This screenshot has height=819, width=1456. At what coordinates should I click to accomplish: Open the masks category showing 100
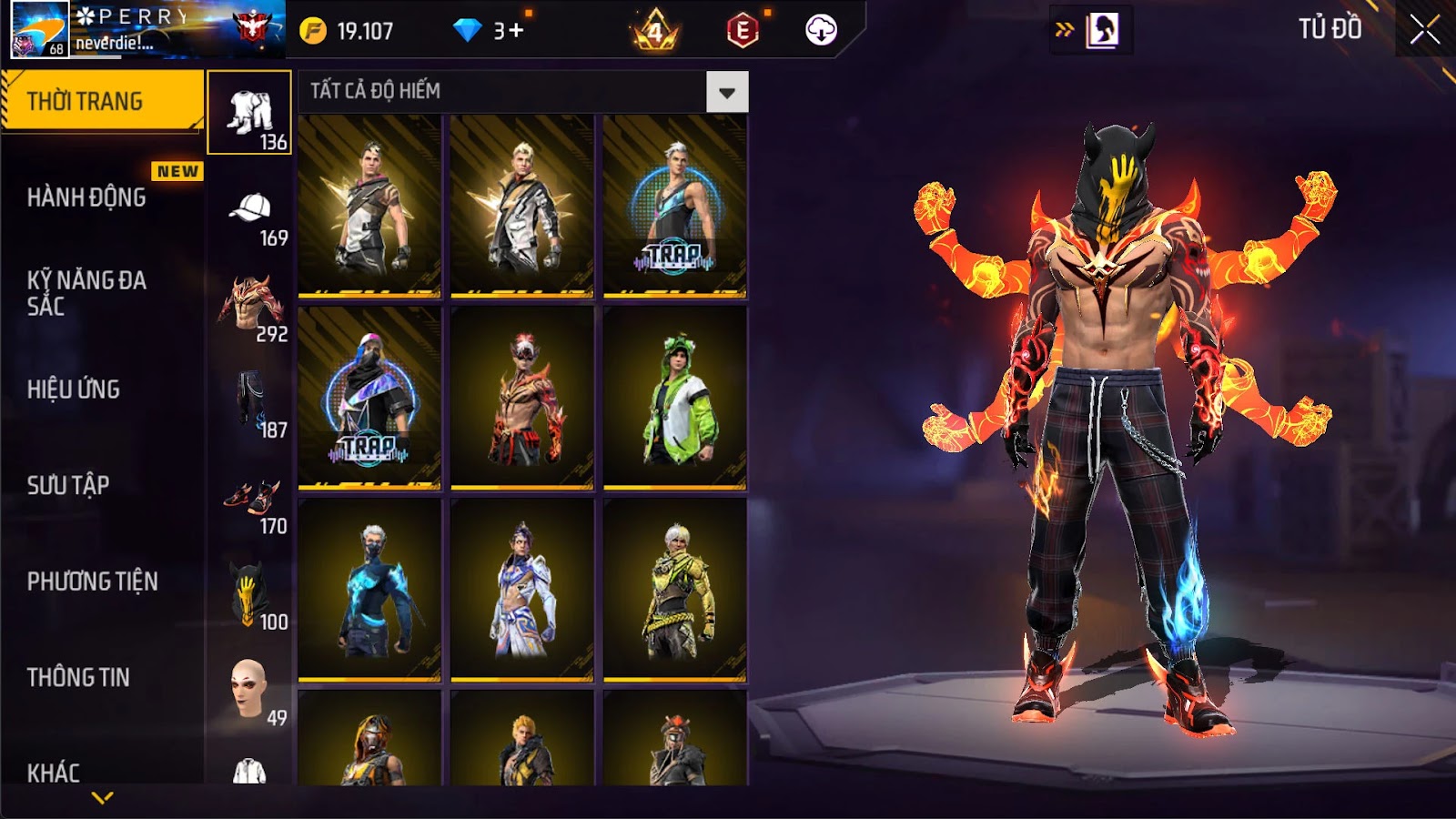pos(249,598)
